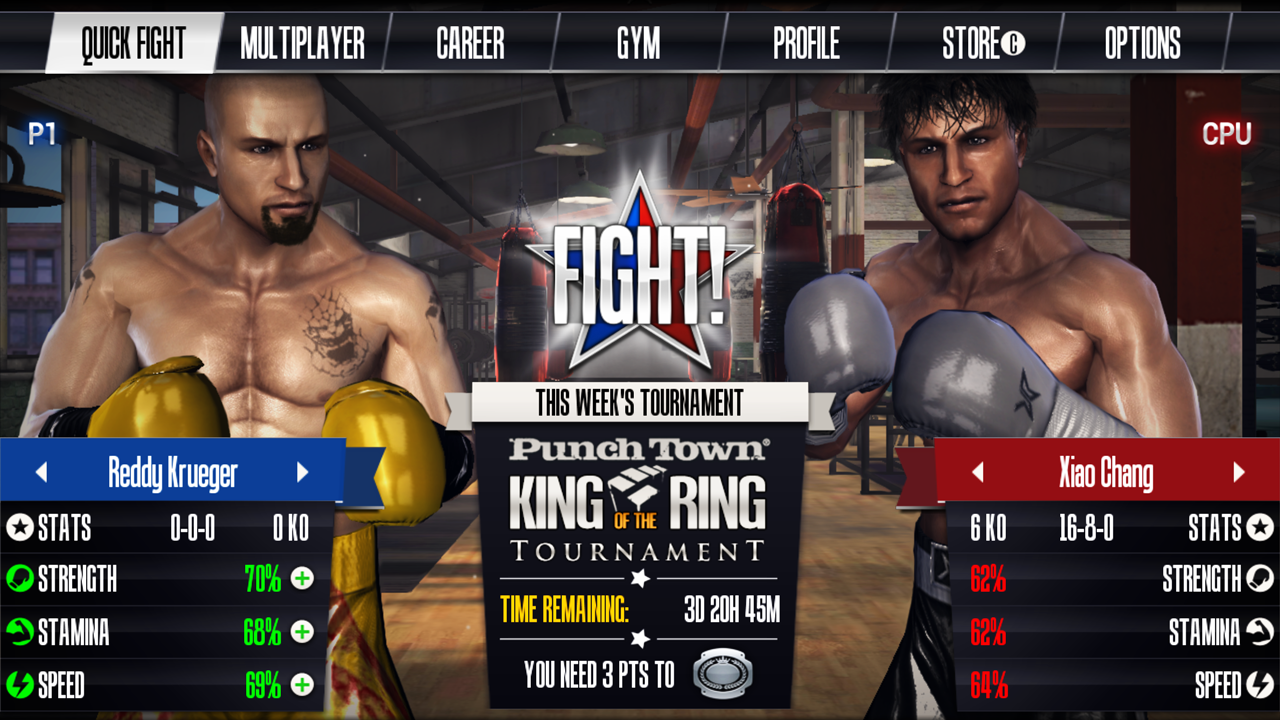This screenshot has width=1280, height=720.
Task: Upgrade Speed with the green plus
Action: (302, 685)
